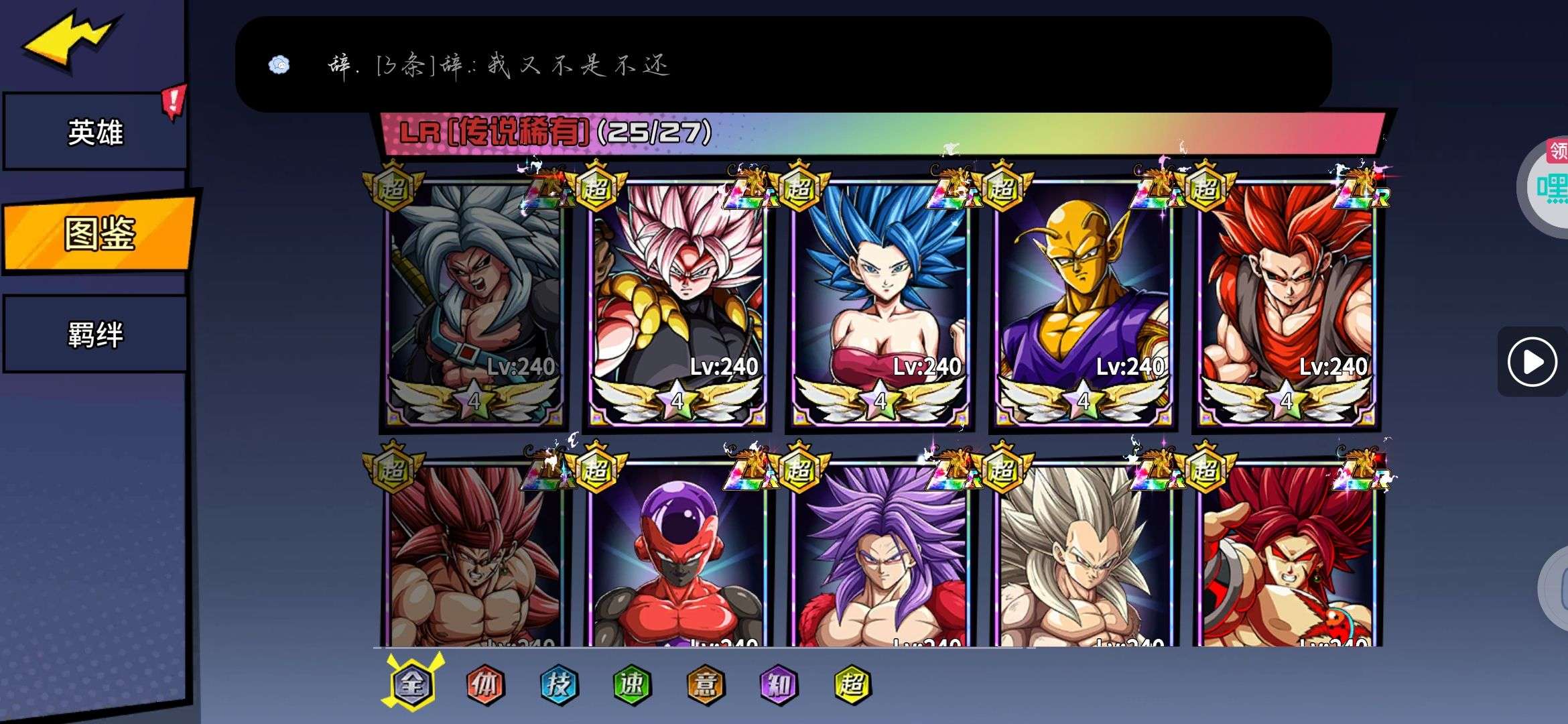Screen dimensions: 1568x724
Task: Filter heroes by red 体 type
Action: pyautogui.click(x=484, y=684)
